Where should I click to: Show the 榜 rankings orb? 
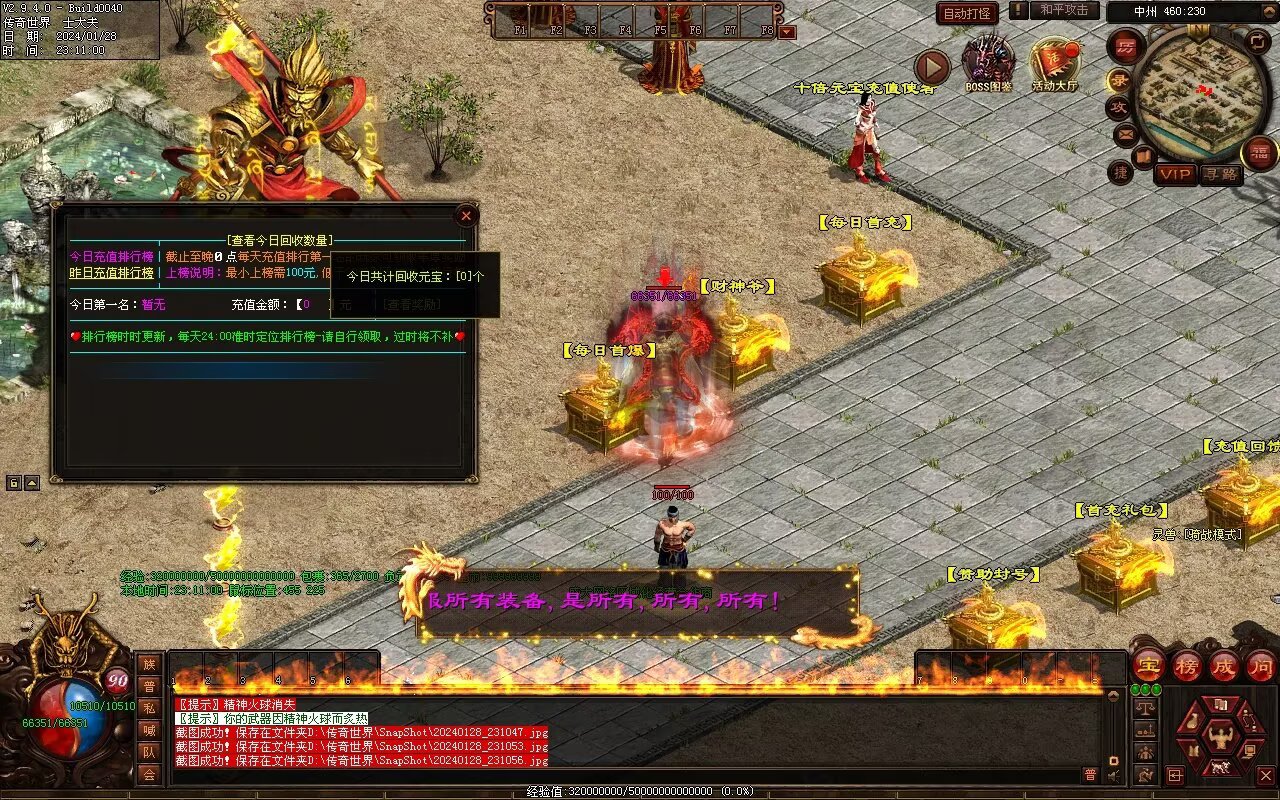click(1186, 666)
